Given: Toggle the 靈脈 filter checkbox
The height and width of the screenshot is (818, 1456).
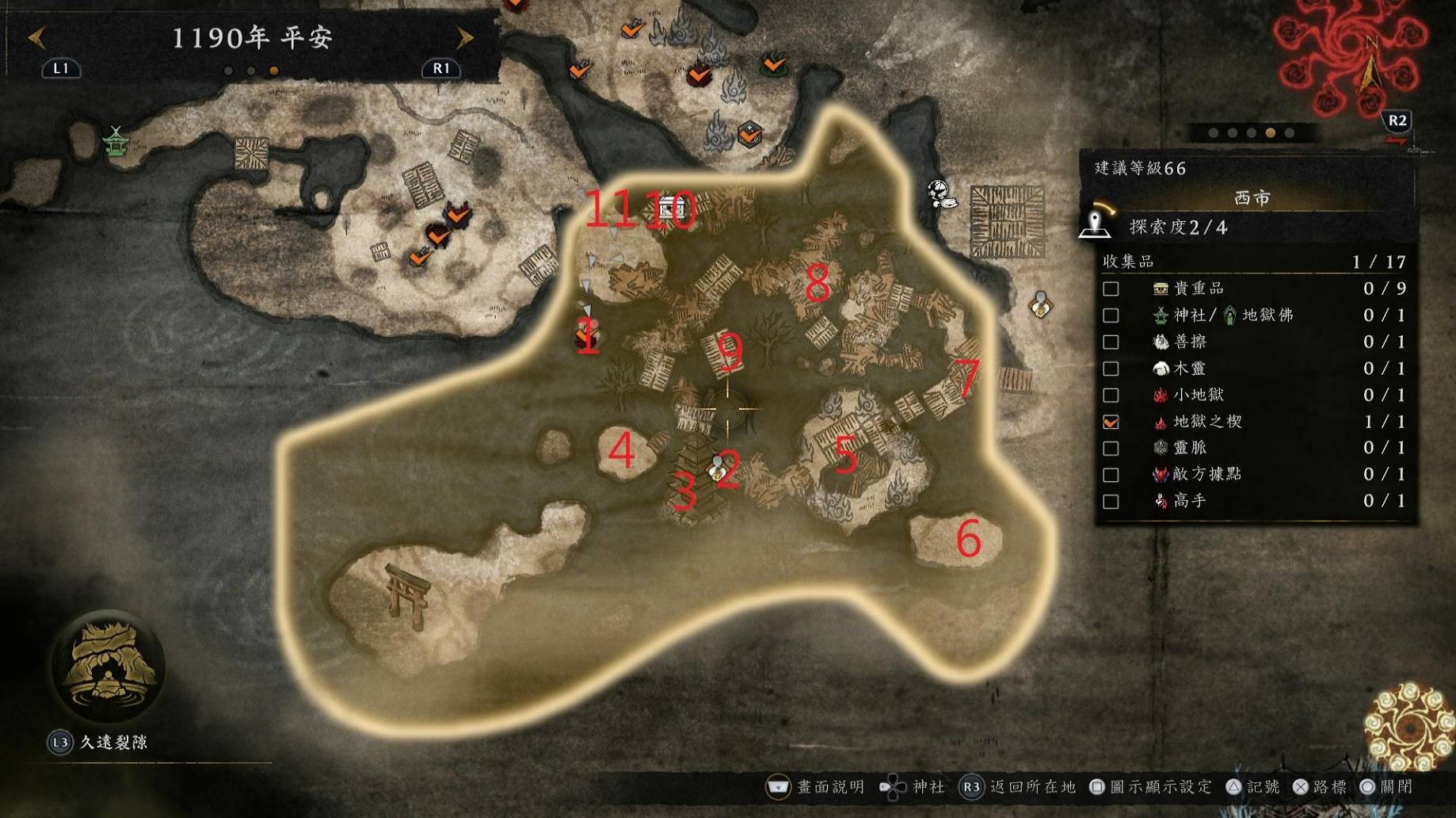Looking at the screenshot, I should pyautogui.click(x=1111, y=448).
